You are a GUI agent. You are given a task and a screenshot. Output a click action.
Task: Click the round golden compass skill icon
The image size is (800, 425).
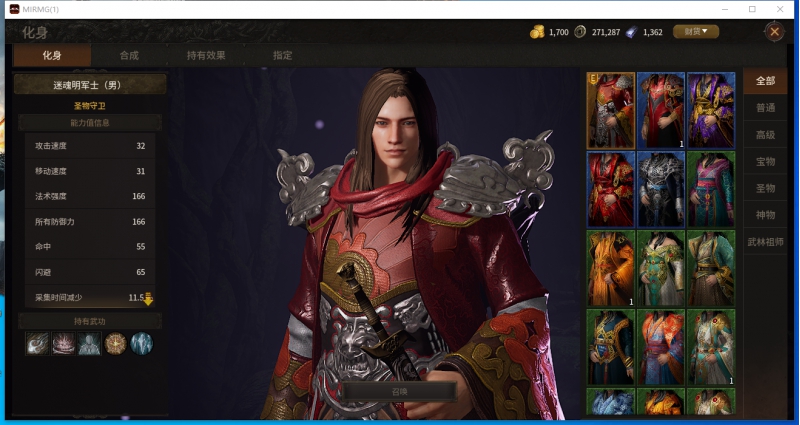coord(116,344)
